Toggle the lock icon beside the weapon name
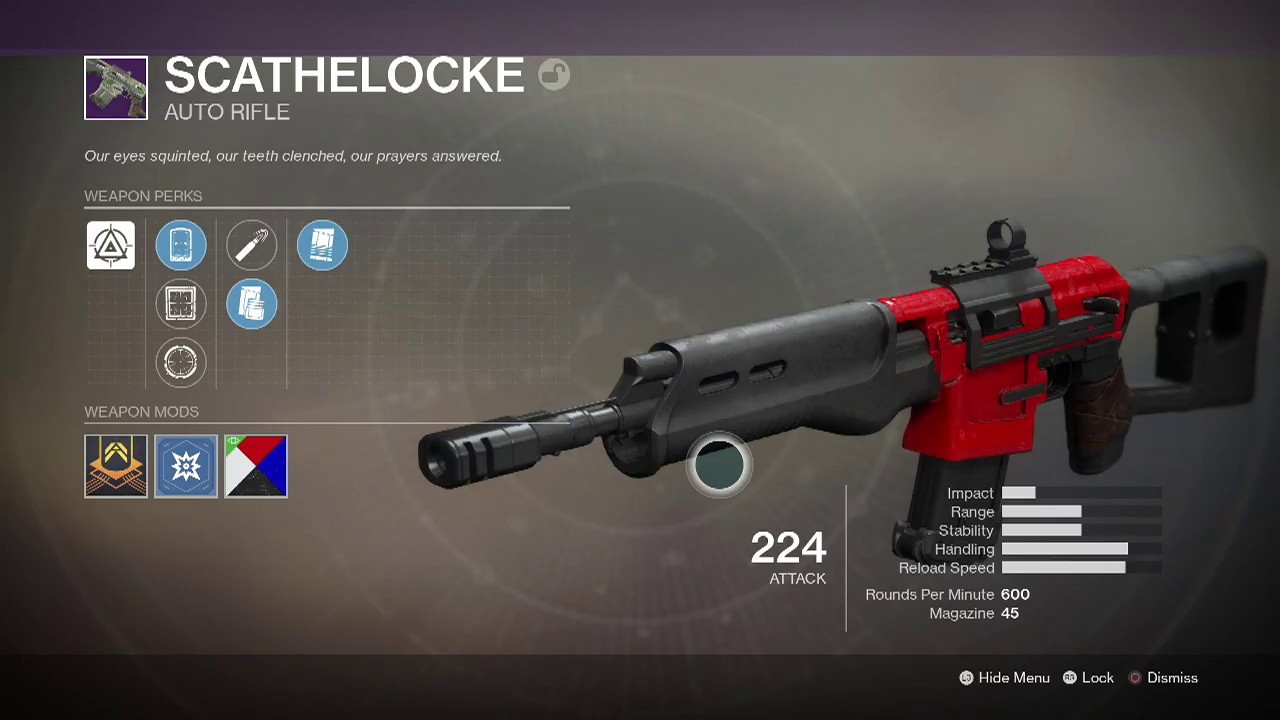This screenshot has width=1280, height=720. click(x=554, y=75)
